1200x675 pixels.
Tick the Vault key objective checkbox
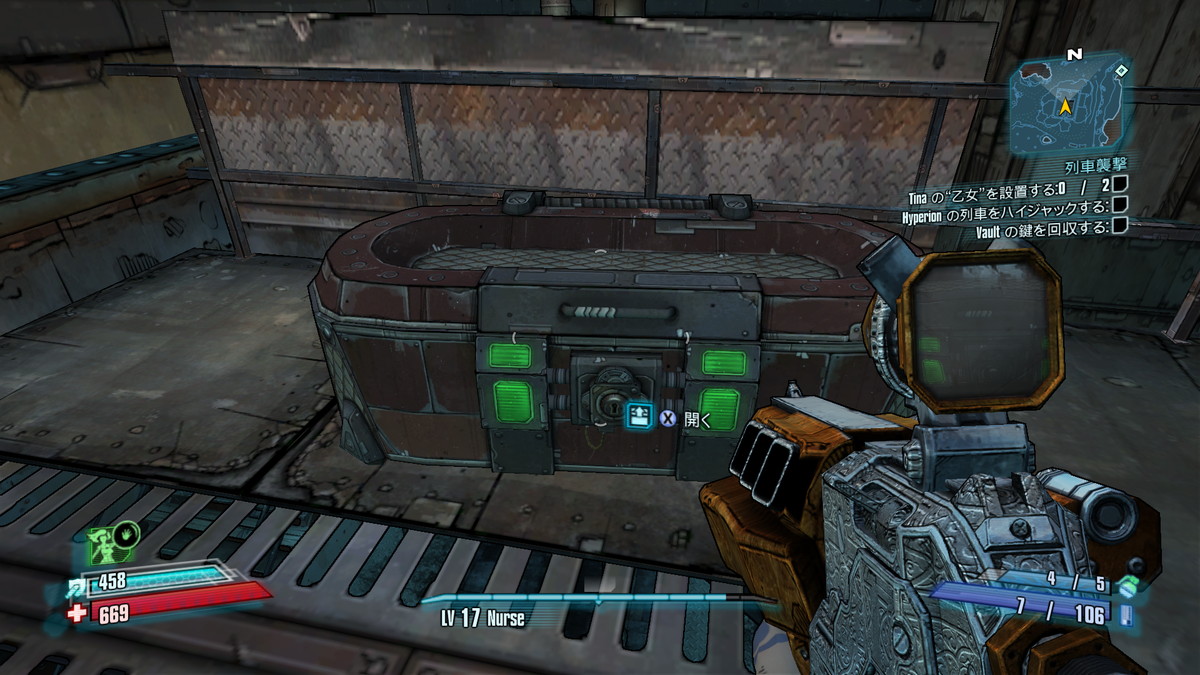coord(1120,227)
